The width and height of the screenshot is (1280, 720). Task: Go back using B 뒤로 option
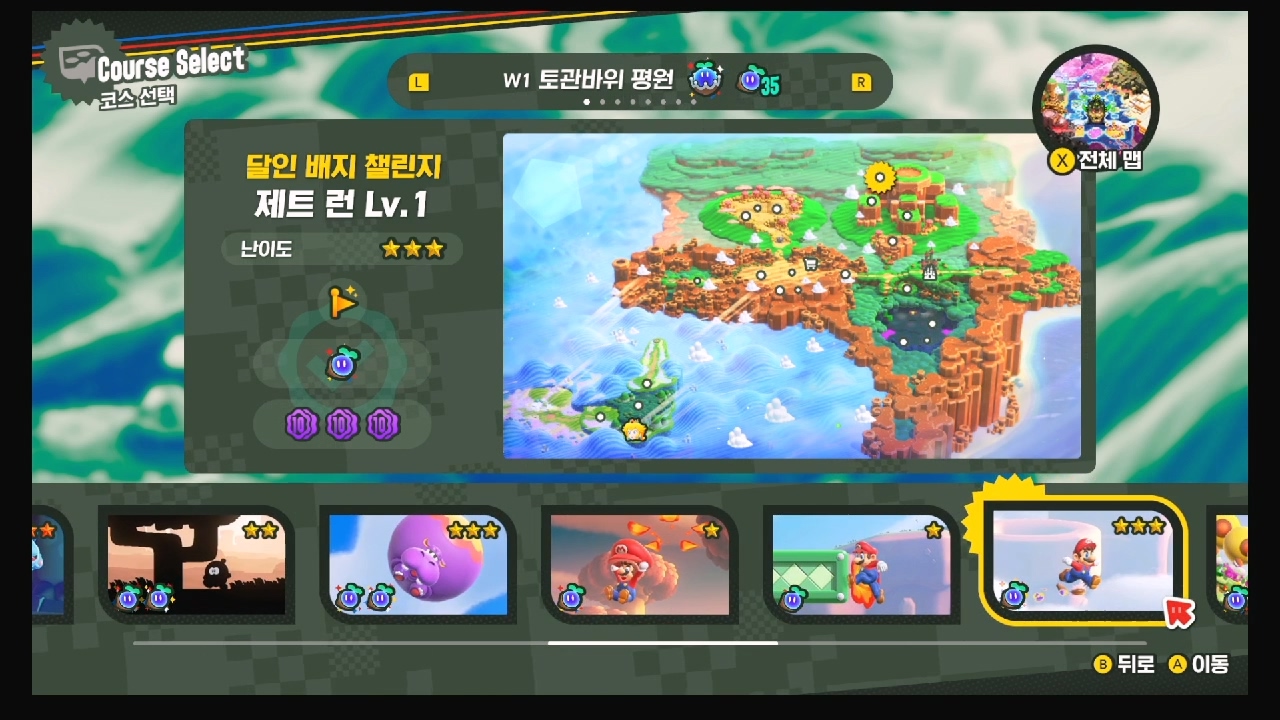[1124, 662]
